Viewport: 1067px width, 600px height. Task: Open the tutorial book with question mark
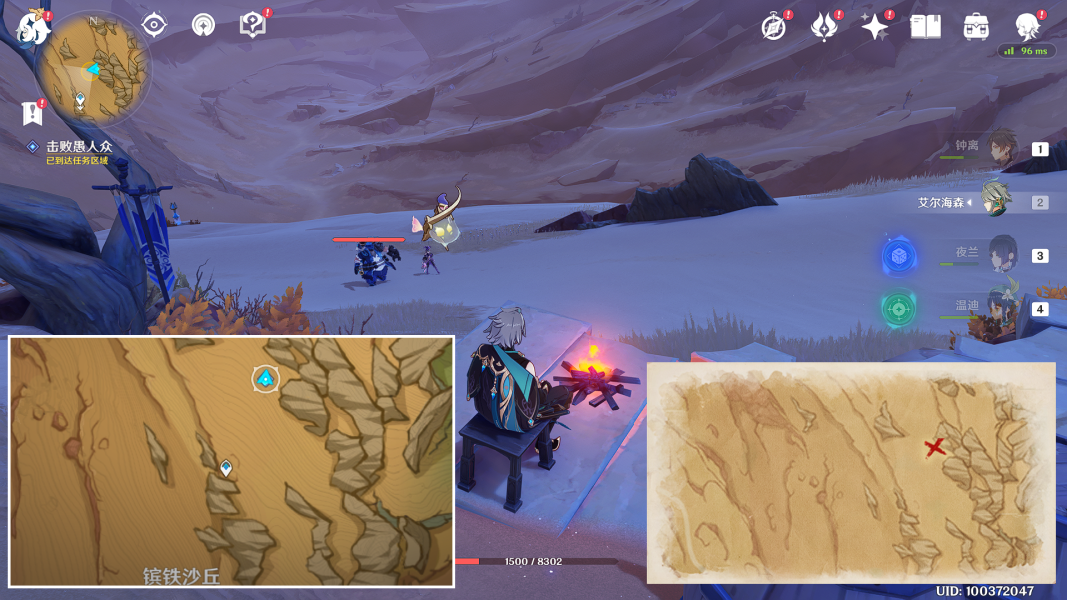click(x=253, y=25)
